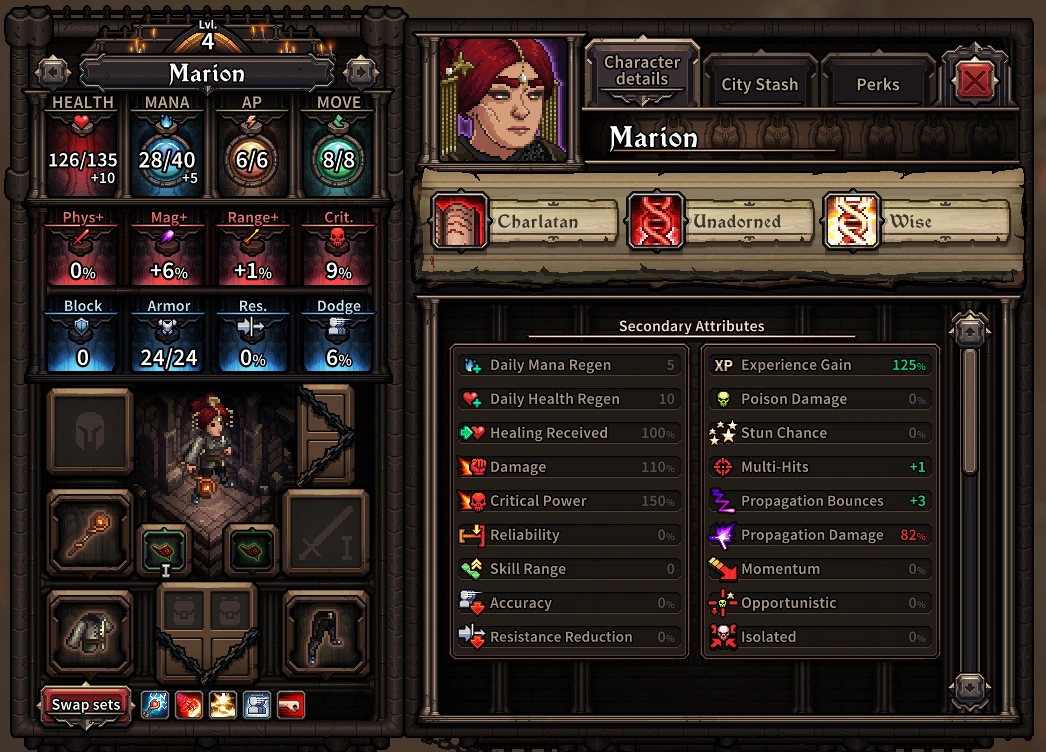Switch to the City Stash tab
Screen dimensions: 1046x752
pos(760,84)
